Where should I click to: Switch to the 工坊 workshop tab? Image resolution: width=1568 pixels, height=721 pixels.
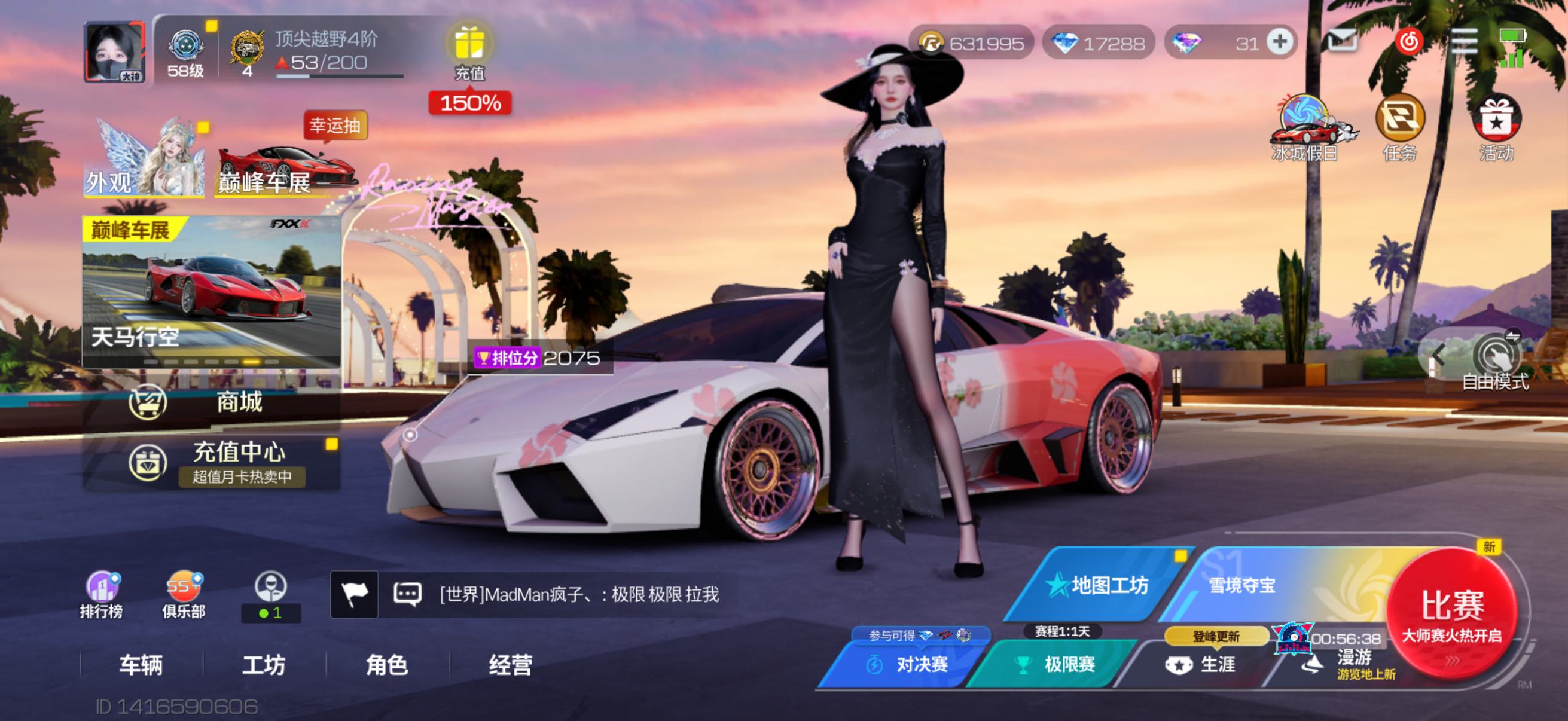point(264,664)
